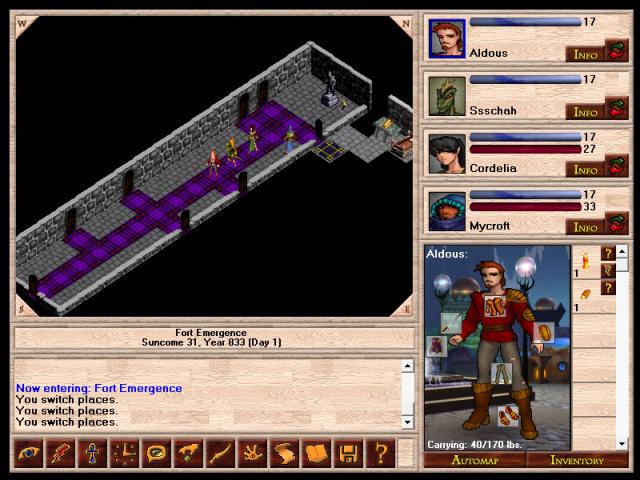Select the boots slot at Aldous's feet
Viewport: 640px width, 480px height.
[507, 415]
